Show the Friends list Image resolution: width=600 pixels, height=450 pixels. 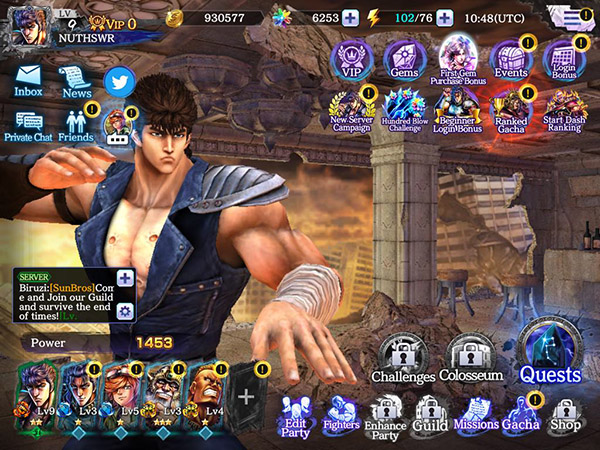76,124
